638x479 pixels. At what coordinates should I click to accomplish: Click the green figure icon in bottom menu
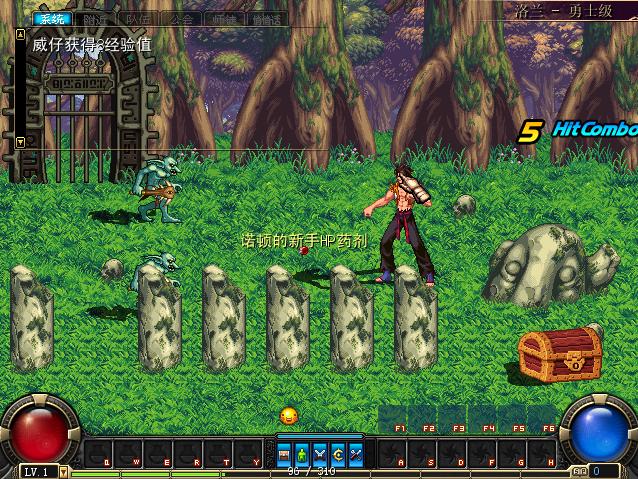click(302, 454)
